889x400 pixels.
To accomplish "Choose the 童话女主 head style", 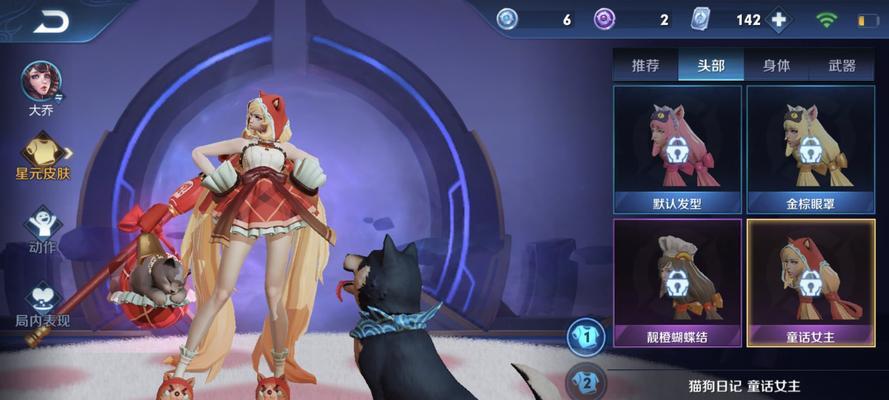I will pos(811,283).
